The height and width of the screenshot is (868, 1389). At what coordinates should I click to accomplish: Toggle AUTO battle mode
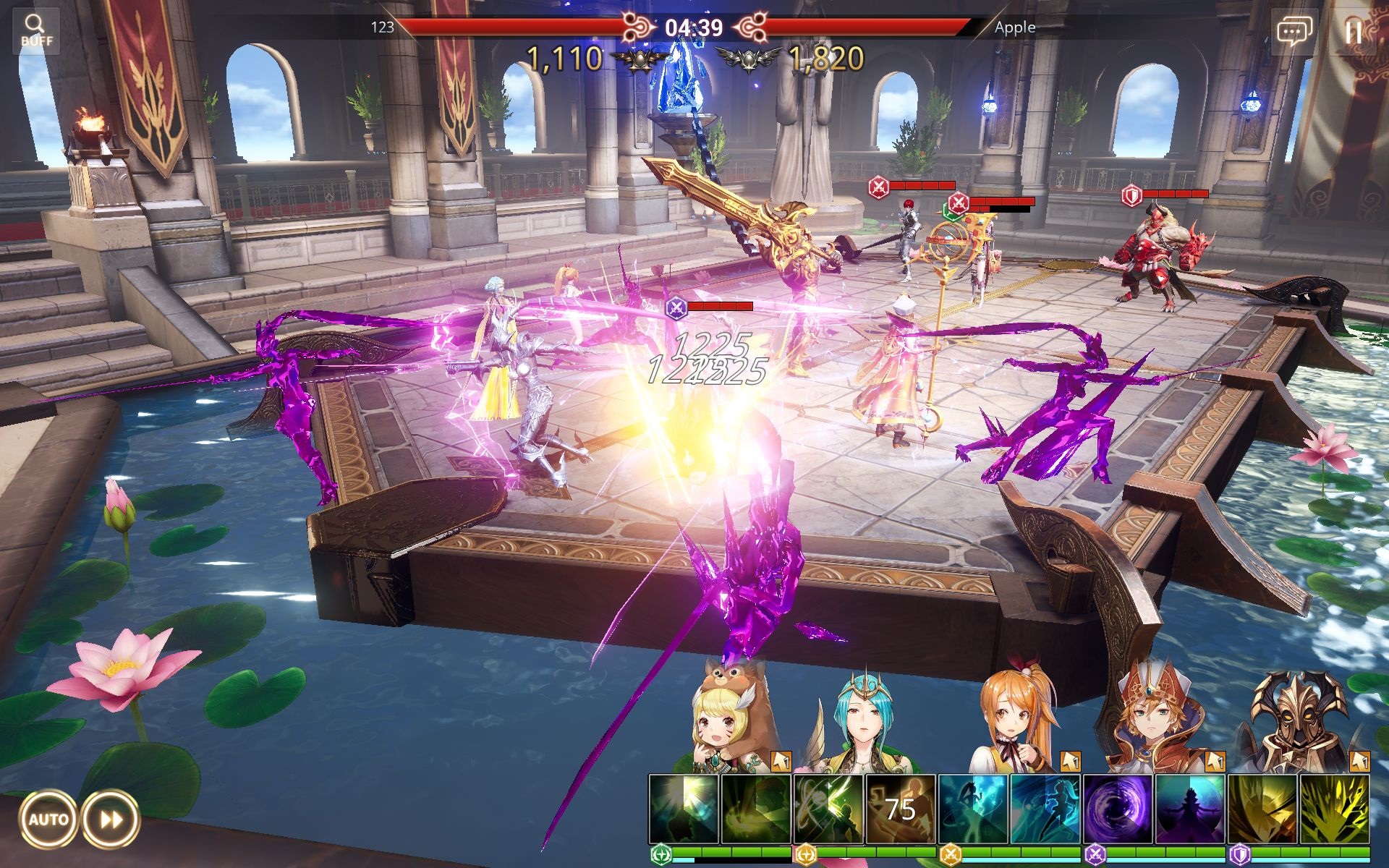[x=48, y=820]
